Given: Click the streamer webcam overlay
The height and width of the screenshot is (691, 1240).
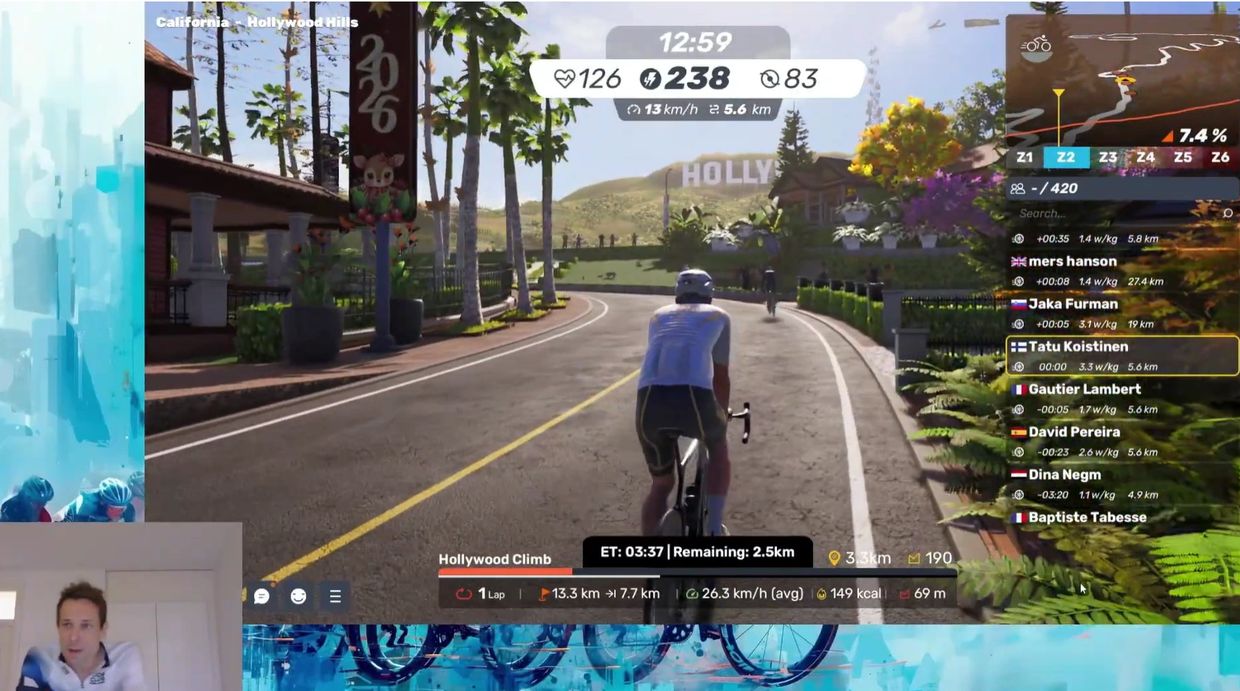Looking at the screenshot, I should [120, 607].
